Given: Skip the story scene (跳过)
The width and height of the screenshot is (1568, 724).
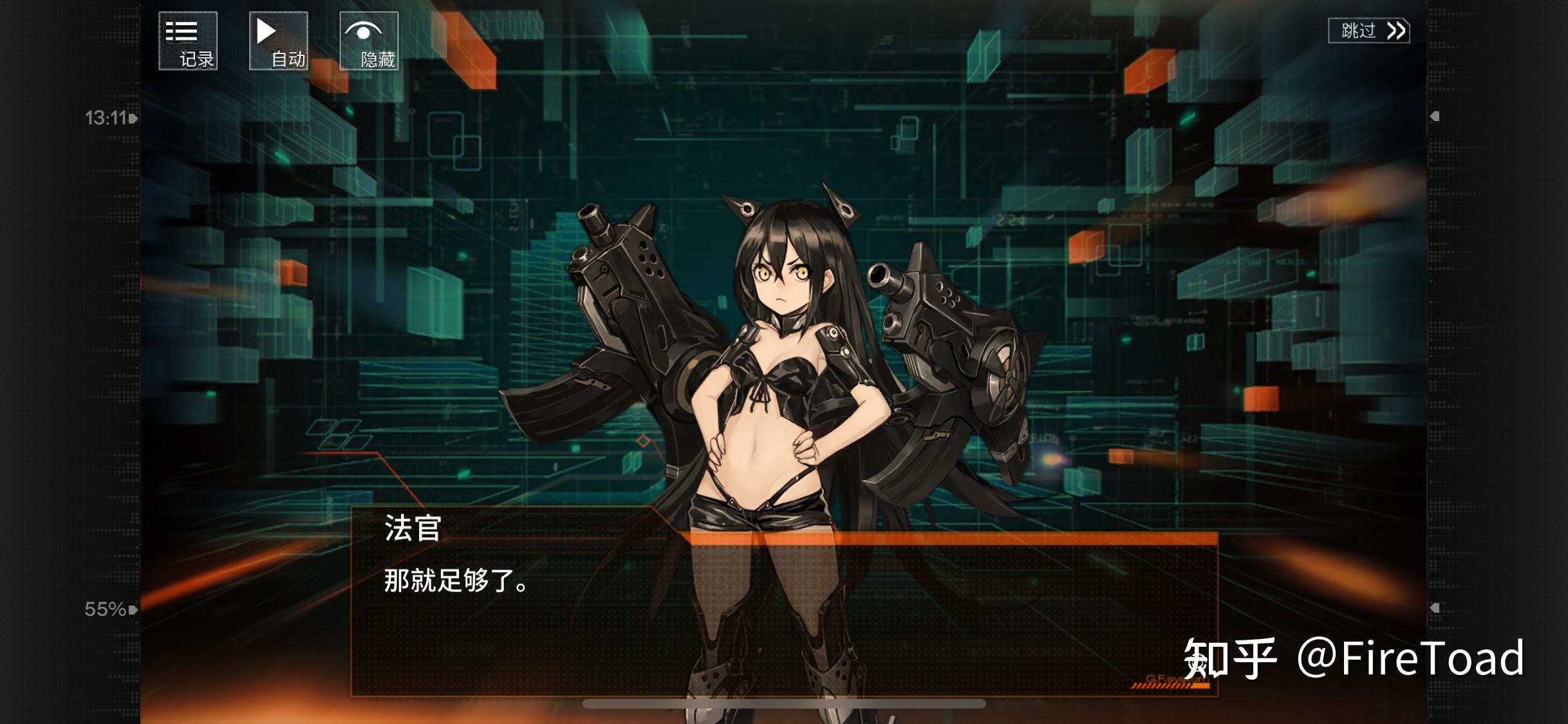Looking at the screenshot, I should 1368,31.
